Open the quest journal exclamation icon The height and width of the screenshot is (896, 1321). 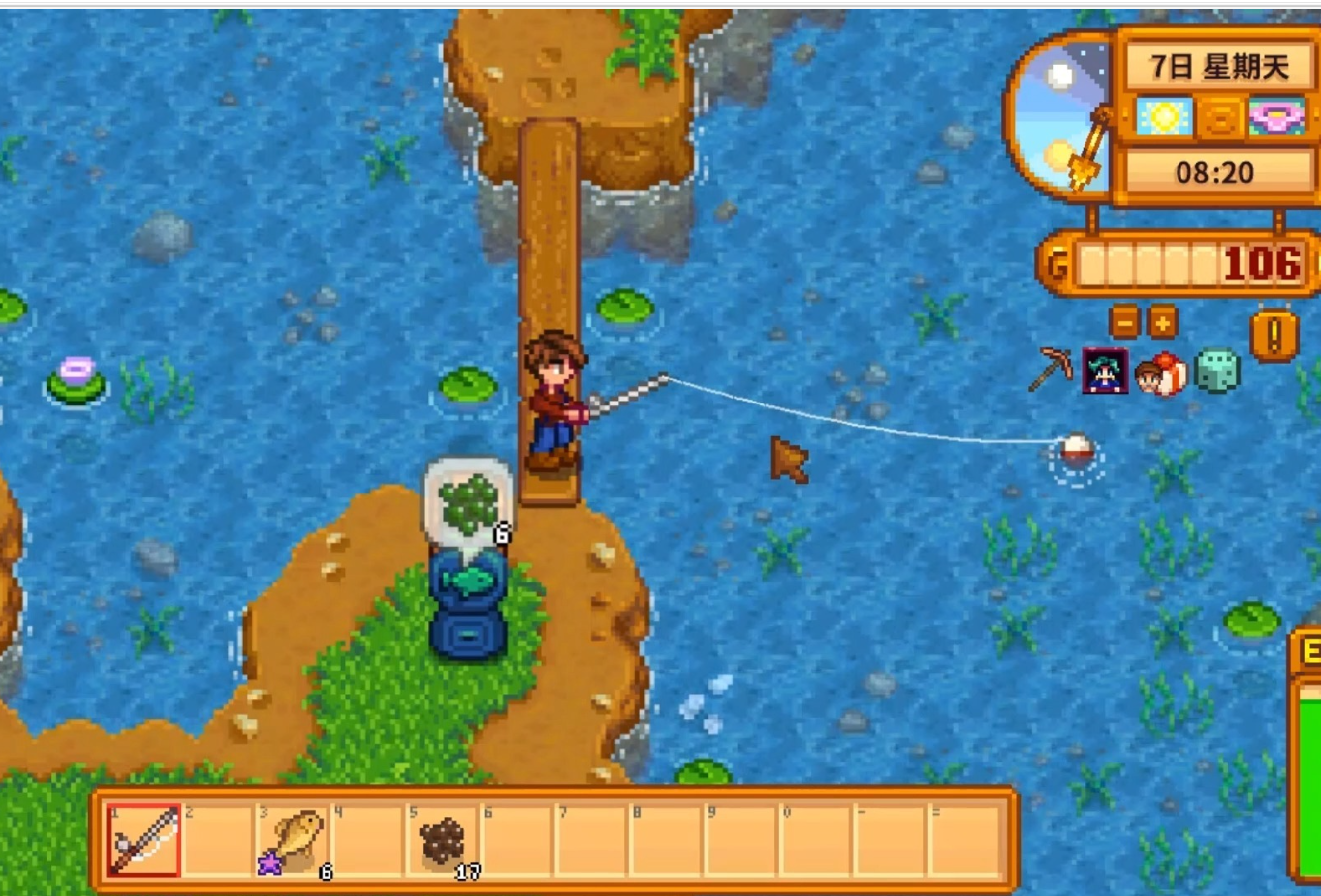pos(1274,334)
